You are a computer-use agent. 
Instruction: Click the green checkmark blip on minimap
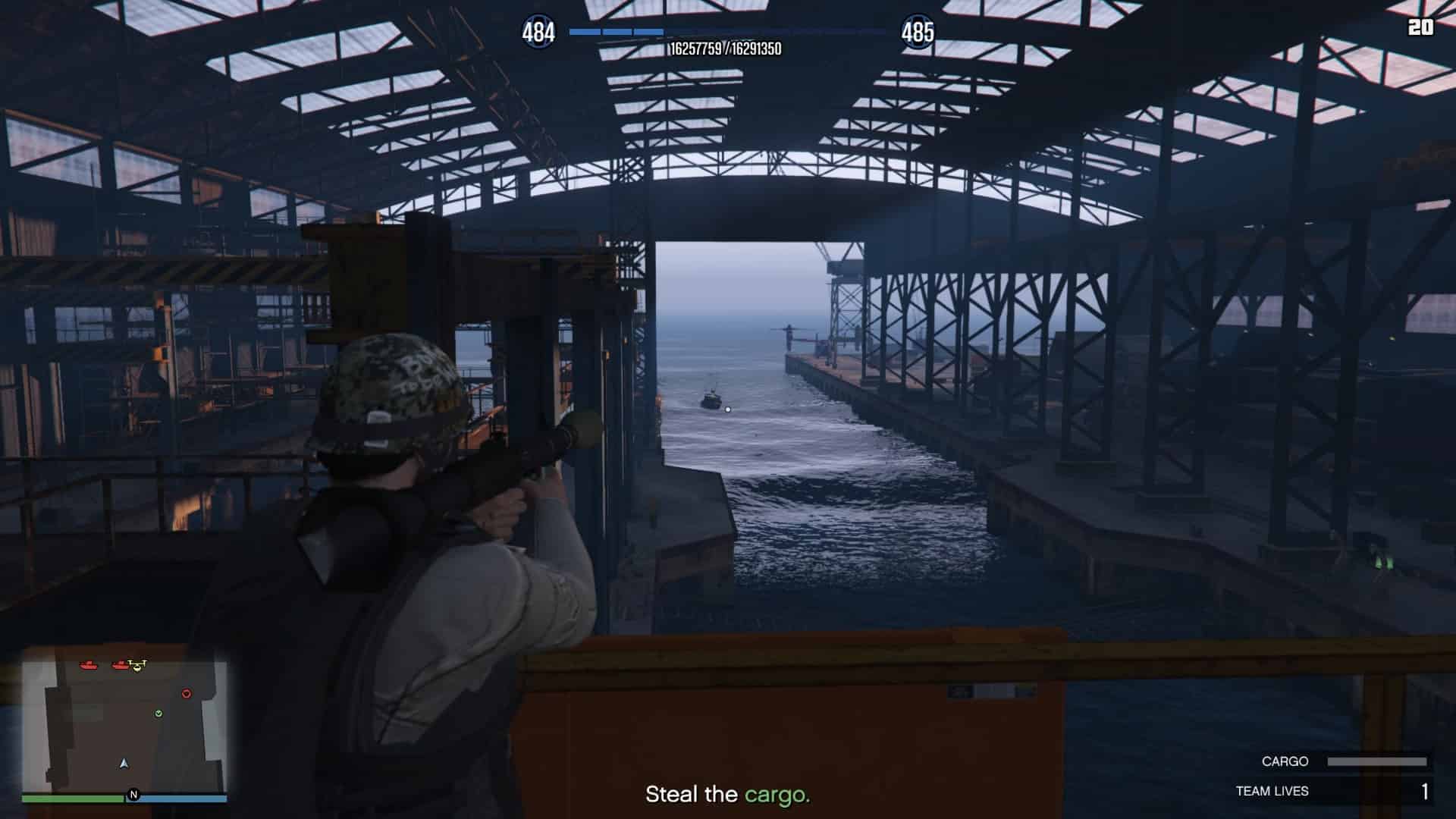[158, 714]
